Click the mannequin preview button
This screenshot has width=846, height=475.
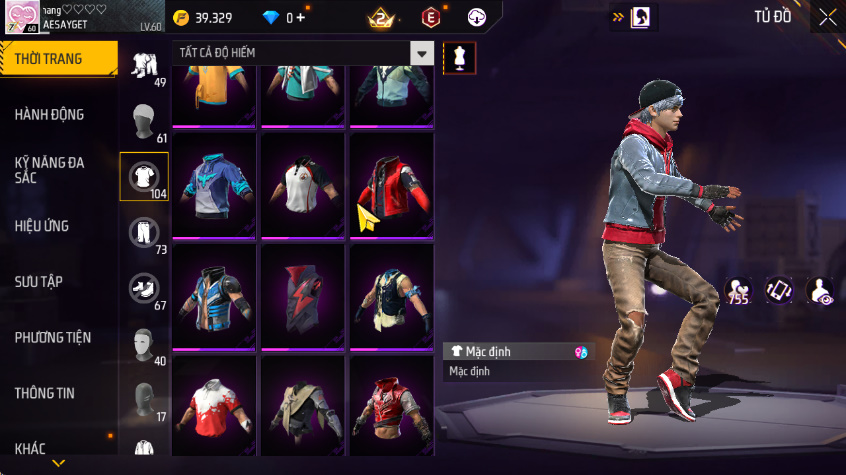click(459, 58)
